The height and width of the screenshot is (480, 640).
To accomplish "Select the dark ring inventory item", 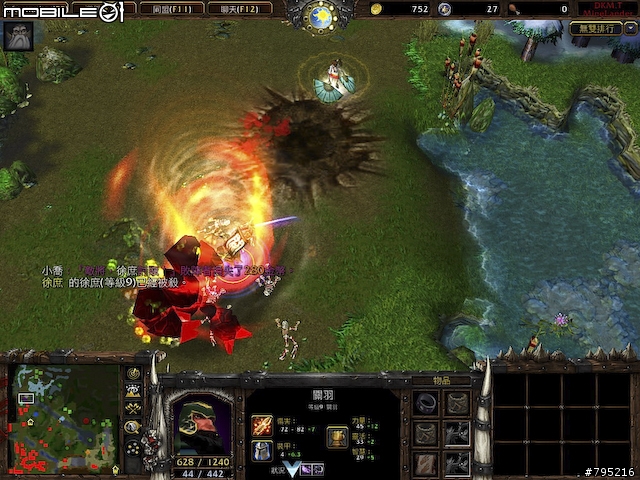I will (x=427, y=403).
